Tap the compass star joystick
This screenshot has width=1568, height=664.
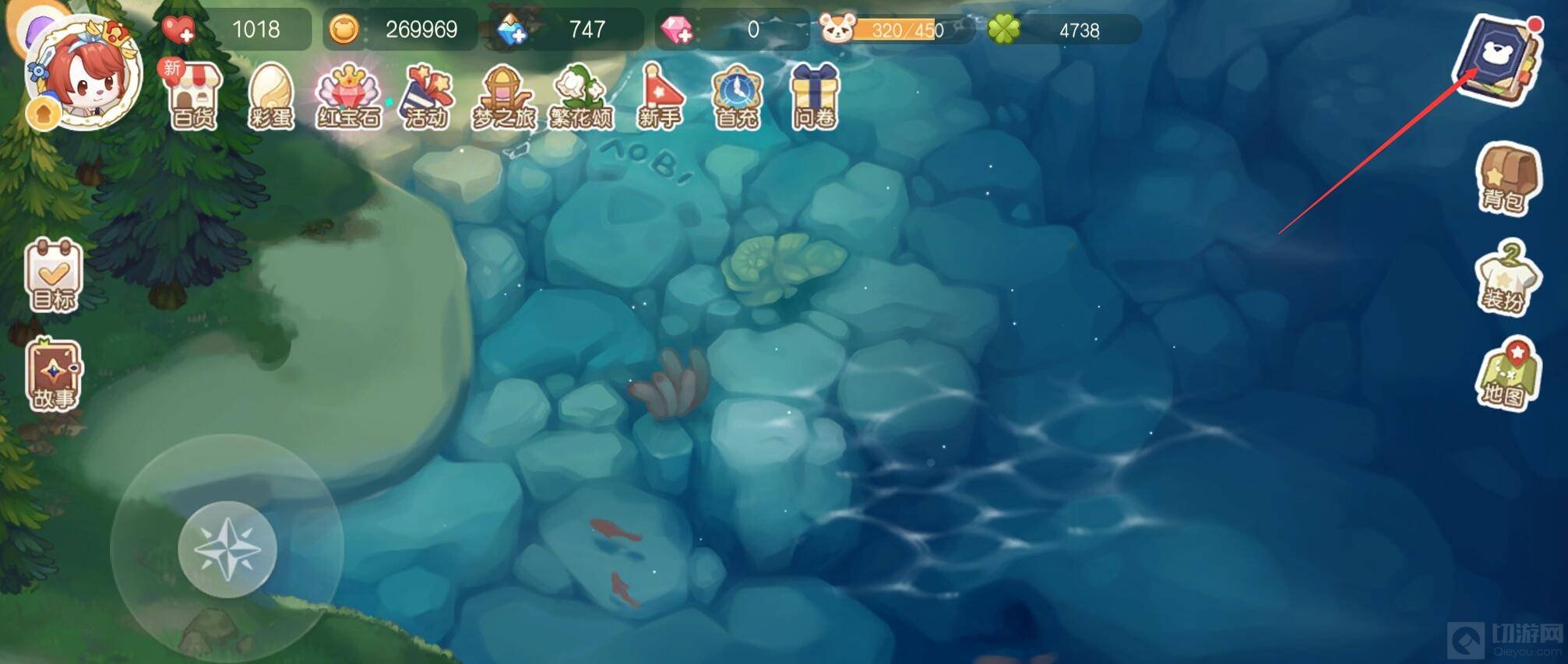tap(227, 550)
